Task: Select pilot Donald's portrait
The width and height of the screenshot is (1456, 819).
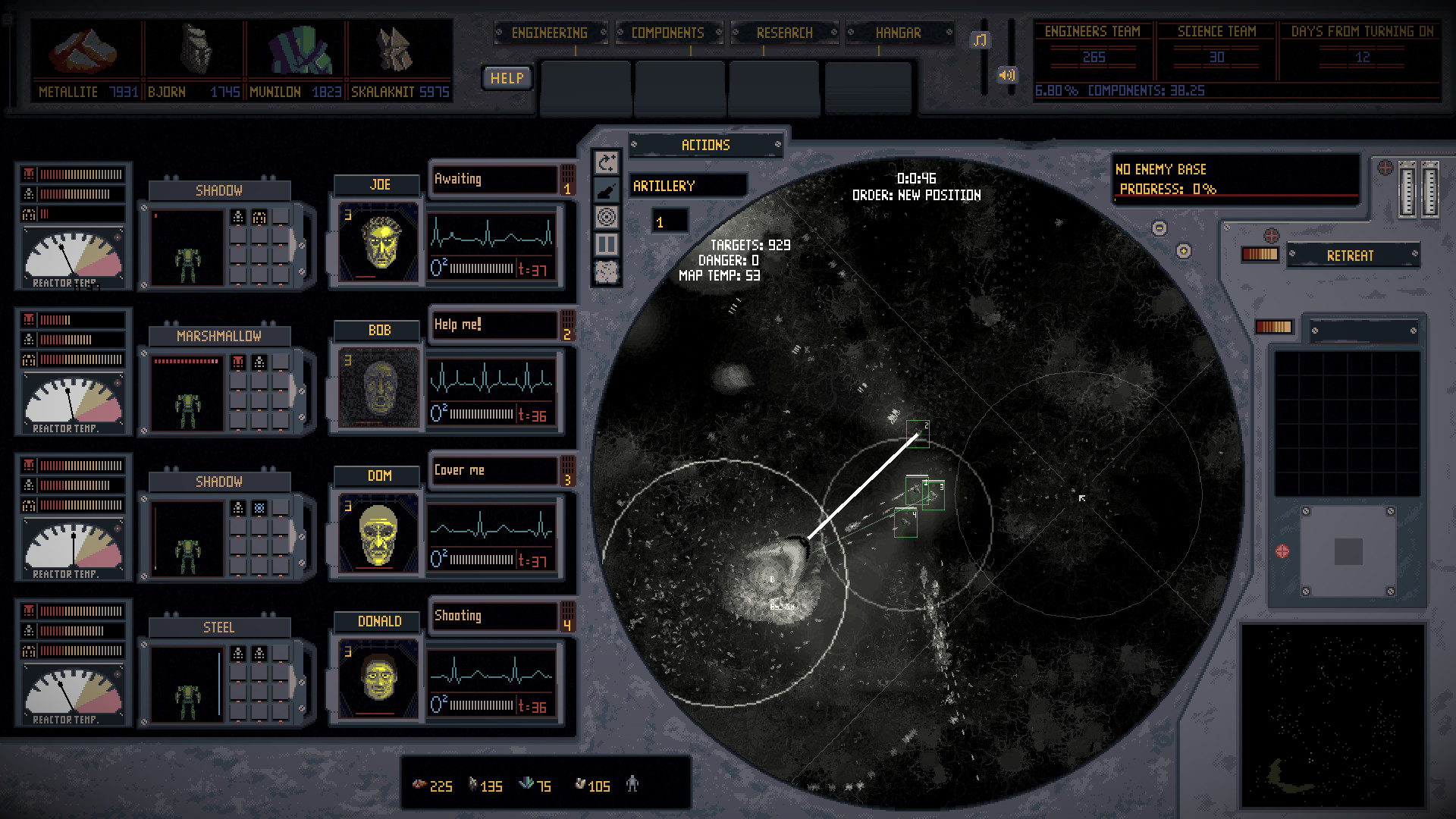Action: pos(378,679)
